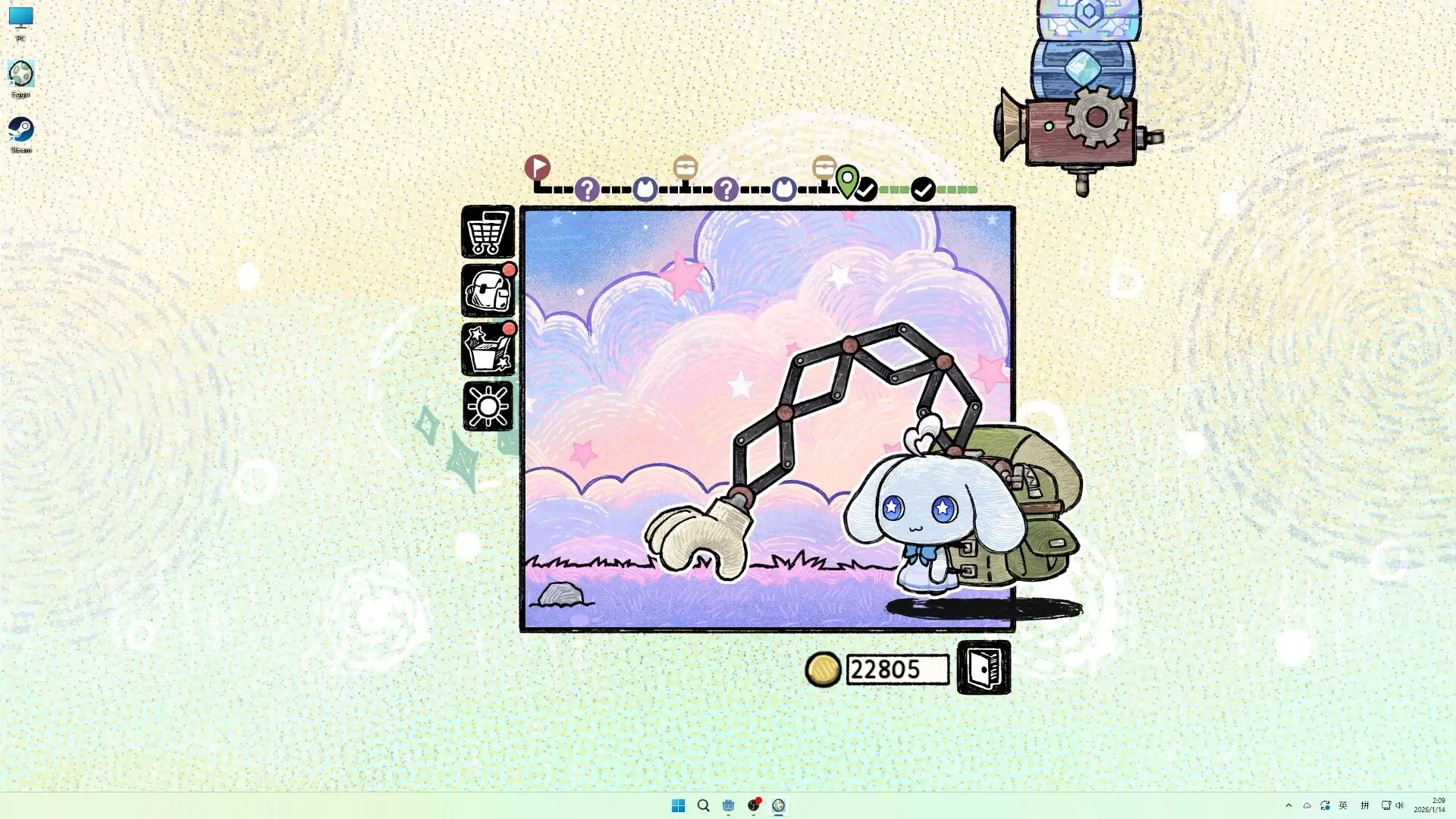Open the shopping cart shop
The image size is (1456, 819).
coord(488,232)
